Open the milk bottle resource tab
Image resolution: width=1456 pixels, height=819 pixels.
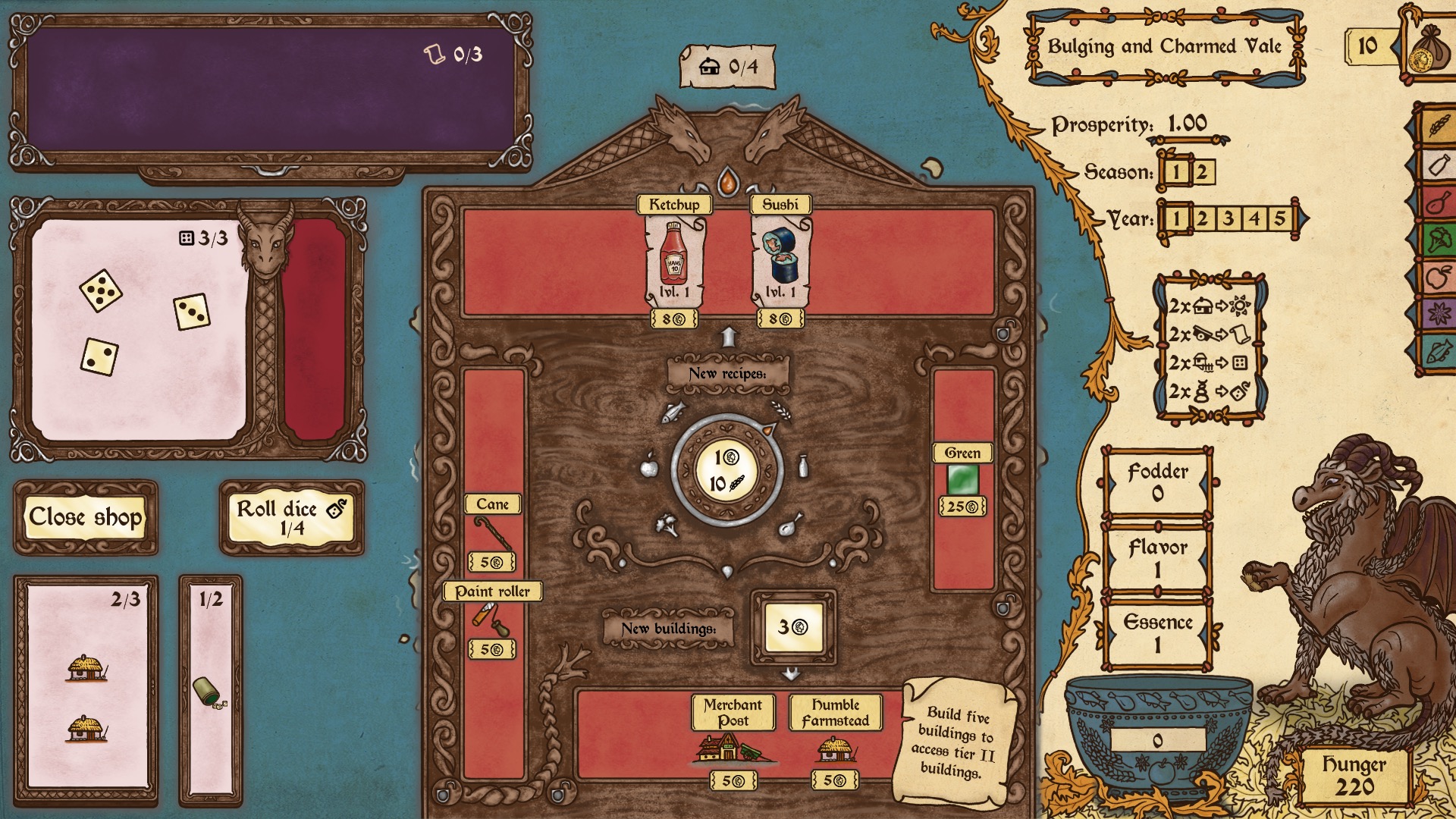pyautogui.click(x=1439, y=165)
